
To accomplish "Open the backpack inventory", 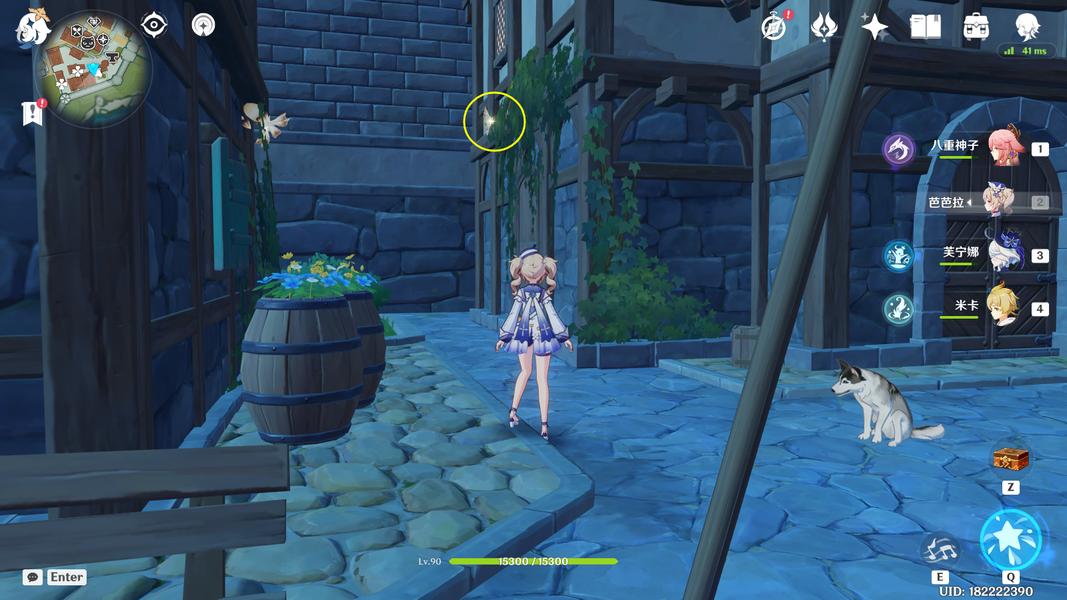I will pyautogui.click(x=976, y=27).
